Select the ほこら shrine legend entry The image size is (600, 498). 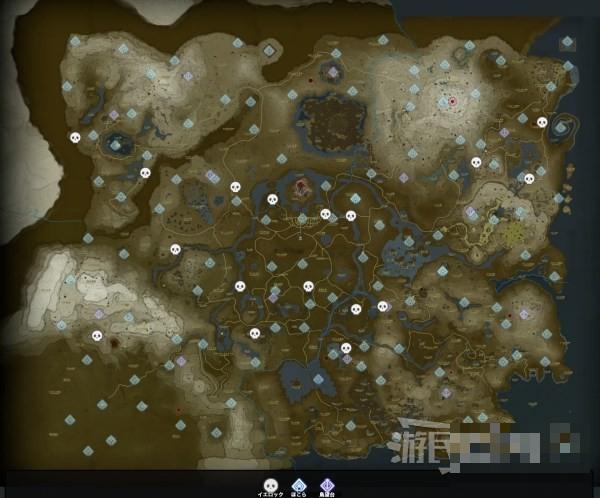[x=298, y=483]
